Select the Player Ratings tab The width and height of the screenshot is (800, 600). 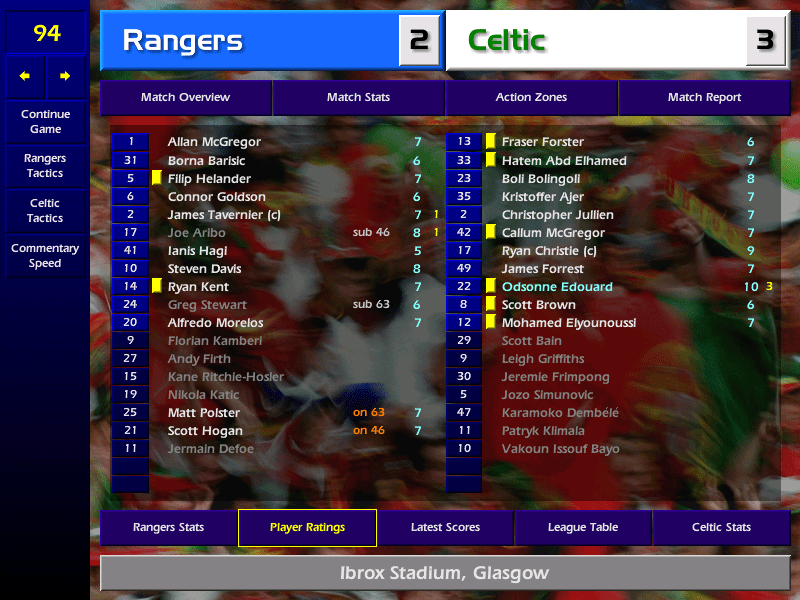point(307,527)
